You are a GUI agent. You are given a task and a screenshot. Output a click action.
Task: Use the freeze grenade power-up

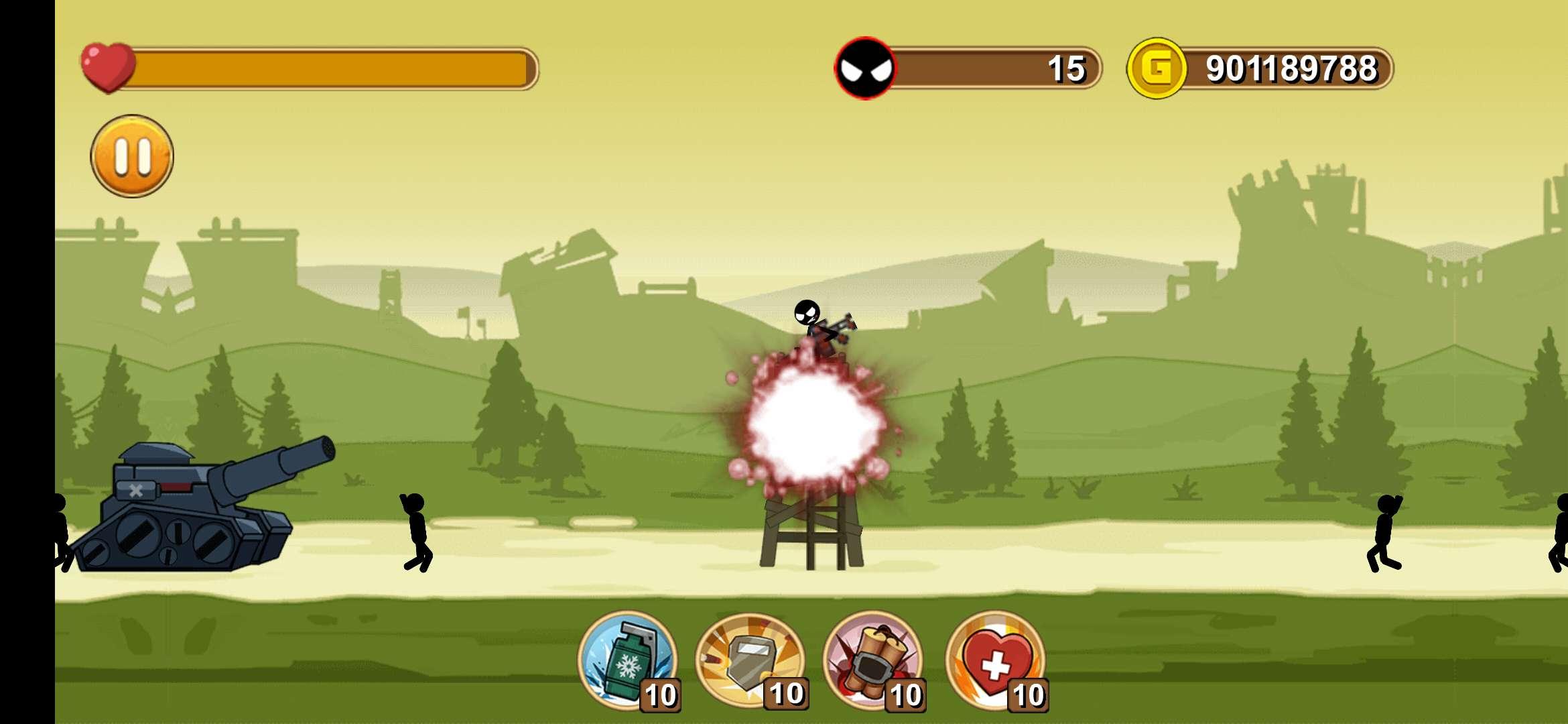[x=627, y=660]
